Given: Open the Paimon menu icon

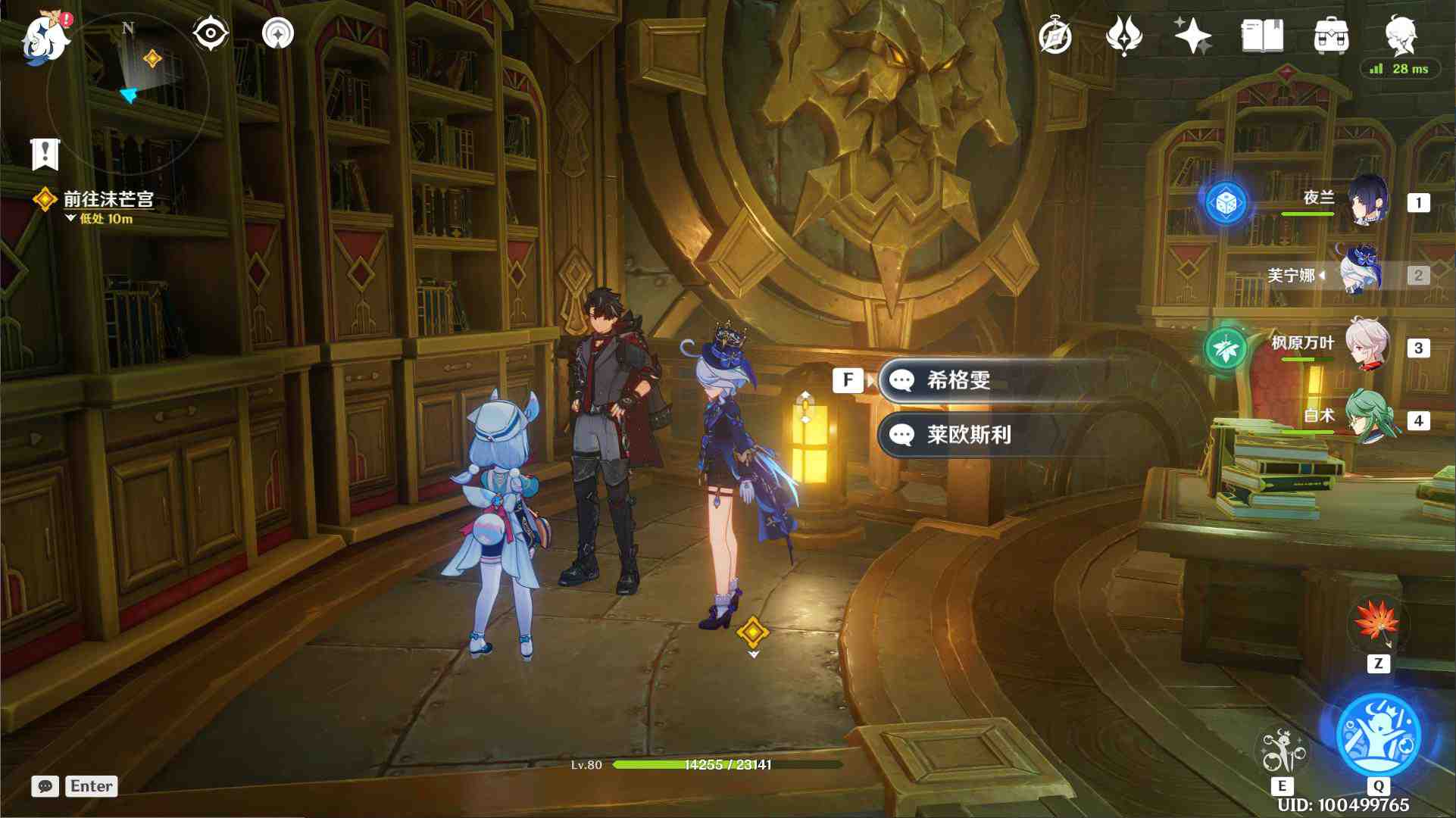Looking at the screenshot, I should (x=45, y=36).
